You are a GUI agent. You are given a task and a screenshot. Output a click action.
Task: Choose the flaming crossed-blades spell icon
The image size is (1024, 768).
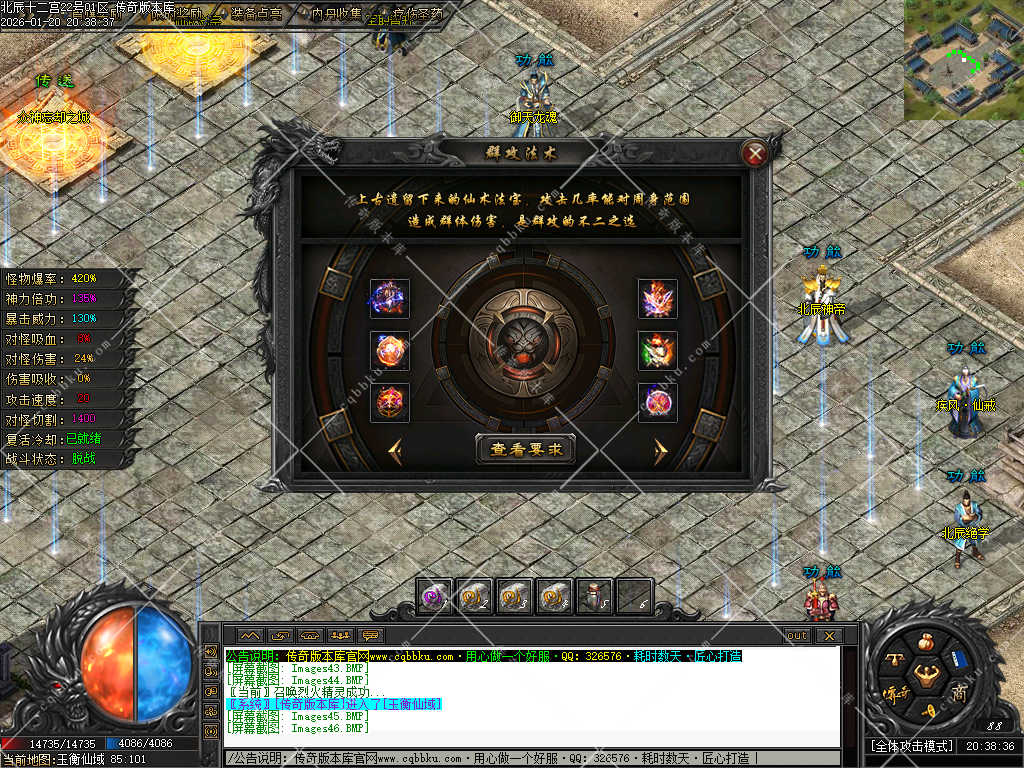657,298
